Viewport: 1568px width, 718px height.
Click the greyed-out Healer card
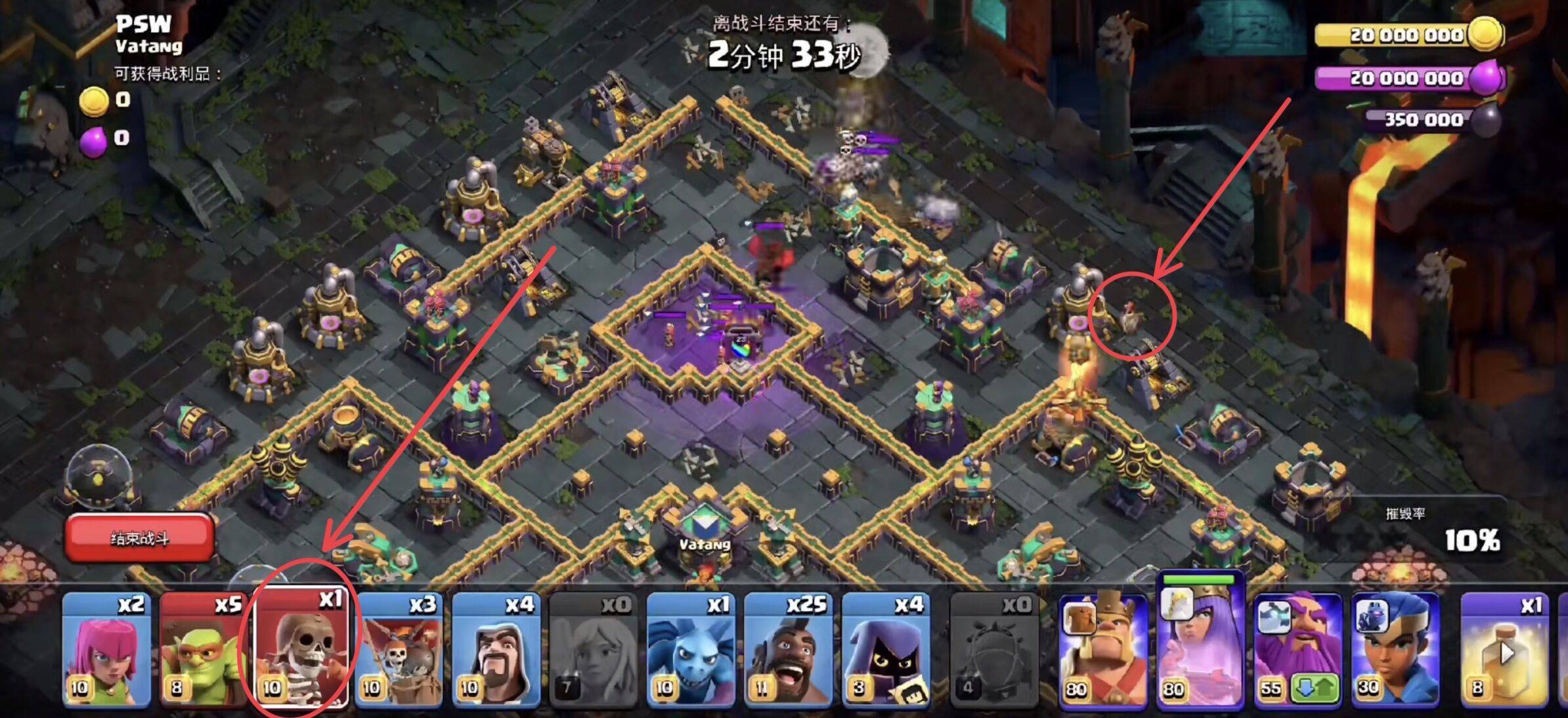pyautogui.click(x=593, y=650)
